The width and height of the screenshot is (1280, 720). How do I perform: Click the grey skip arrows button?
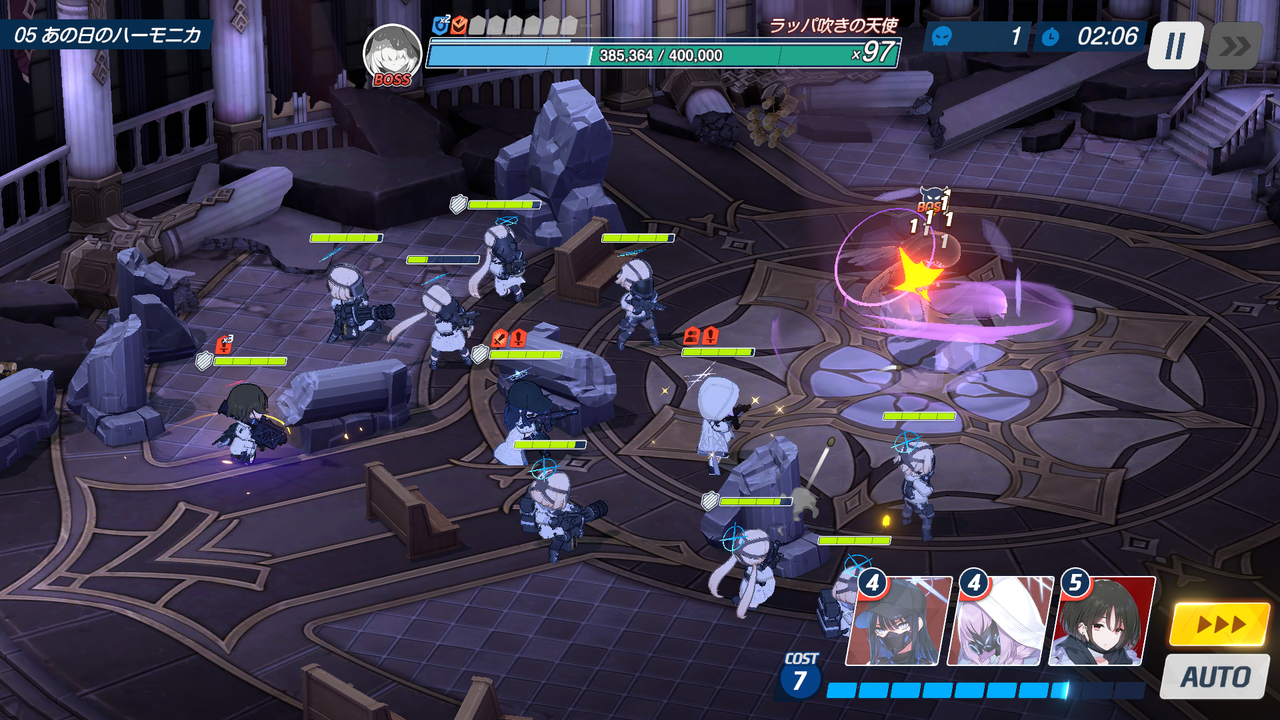point(1234,45)
